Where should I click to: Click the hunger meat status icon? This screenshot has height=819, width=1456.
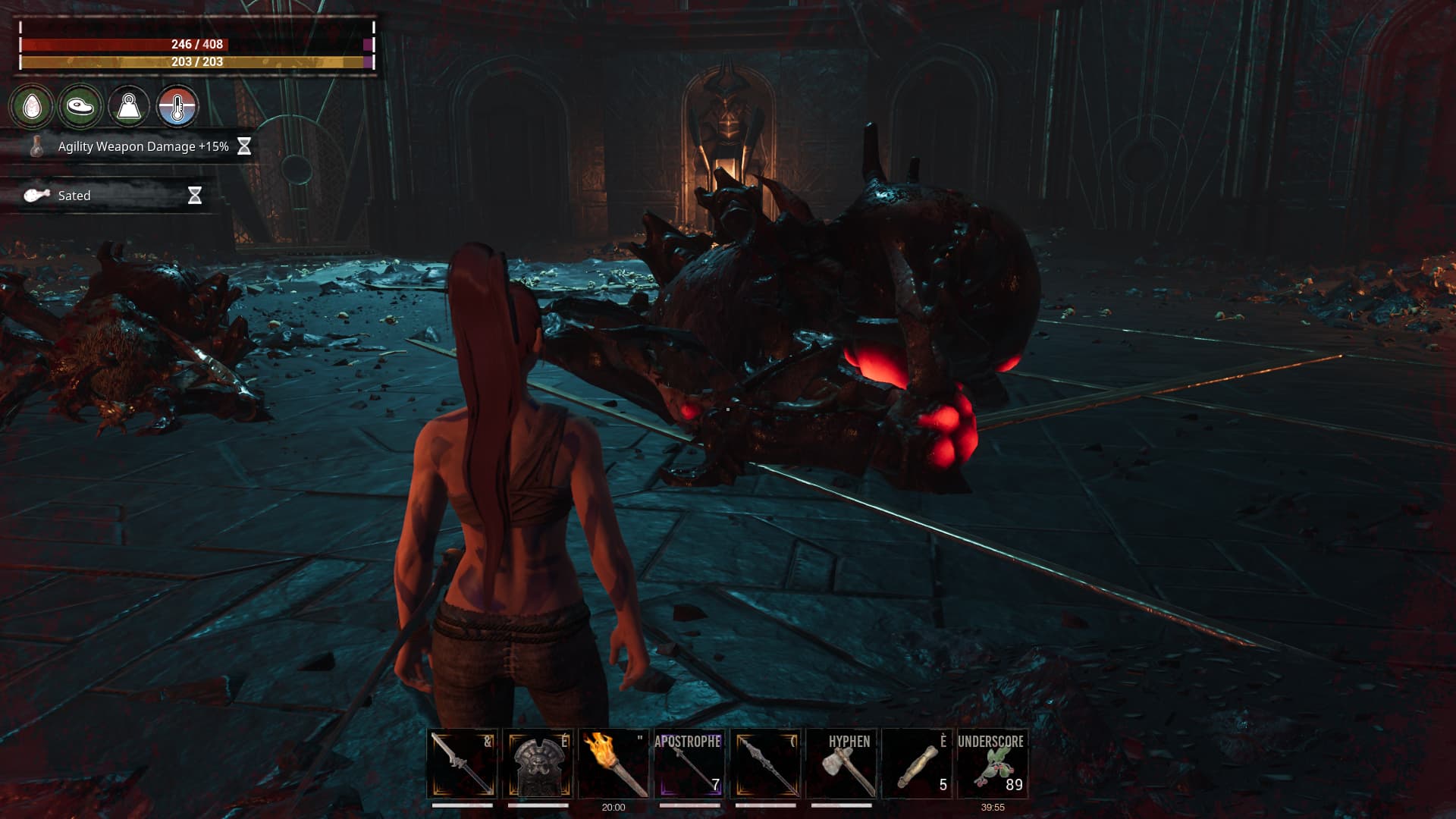pos(80,106)
